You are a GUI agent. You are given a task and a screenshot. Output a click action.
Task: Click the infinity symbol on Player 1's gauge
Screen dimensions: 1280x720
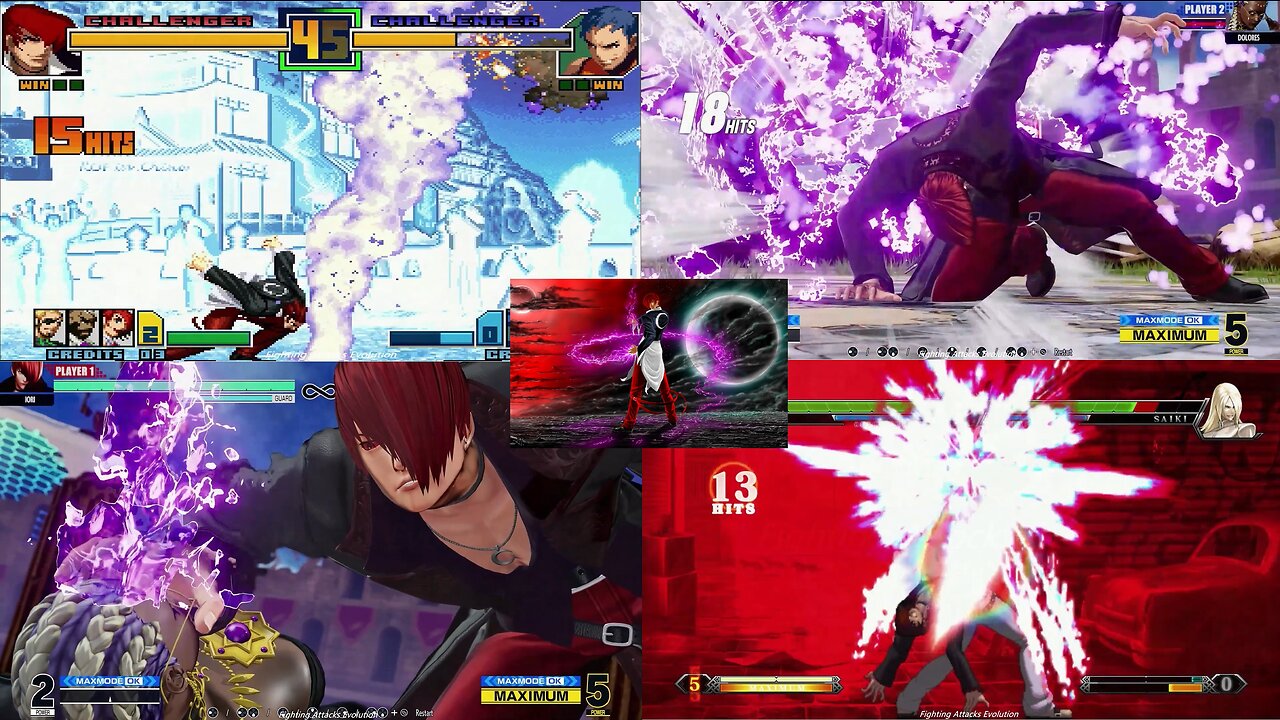coord(317,391)
